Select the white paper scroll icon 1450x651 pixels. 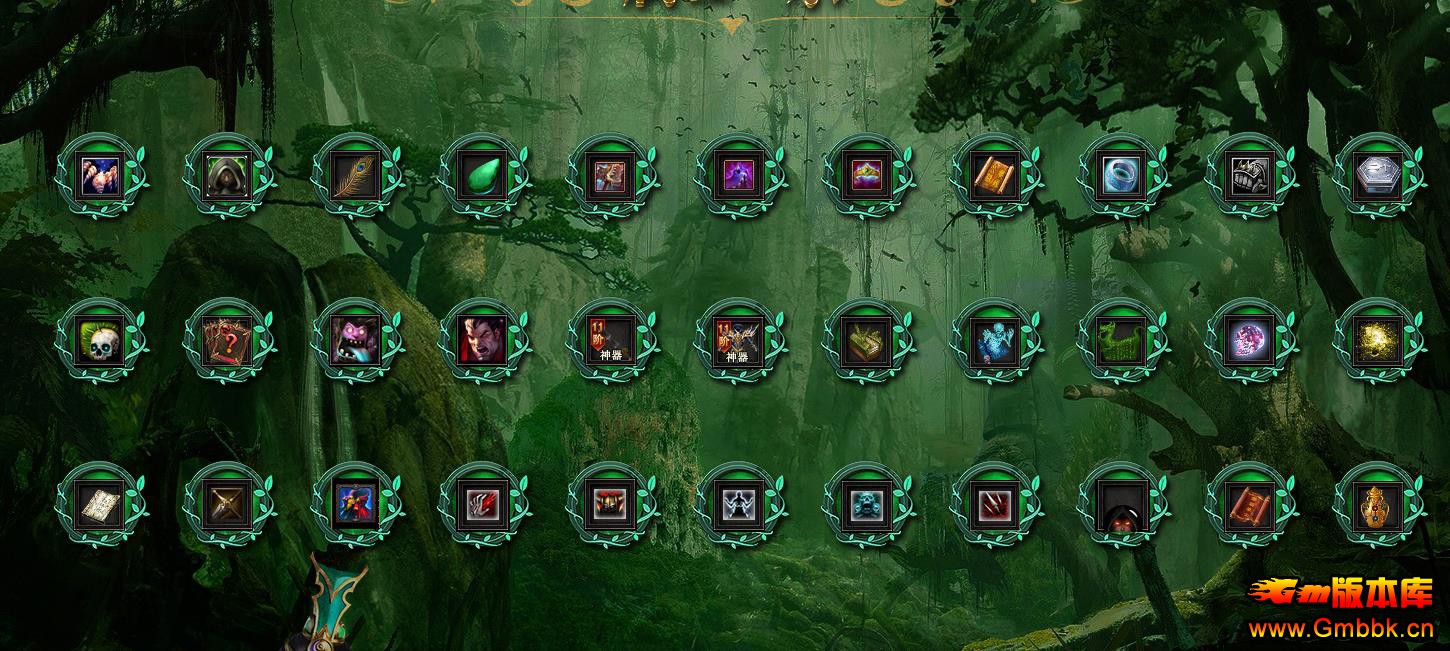click(100, 505)
